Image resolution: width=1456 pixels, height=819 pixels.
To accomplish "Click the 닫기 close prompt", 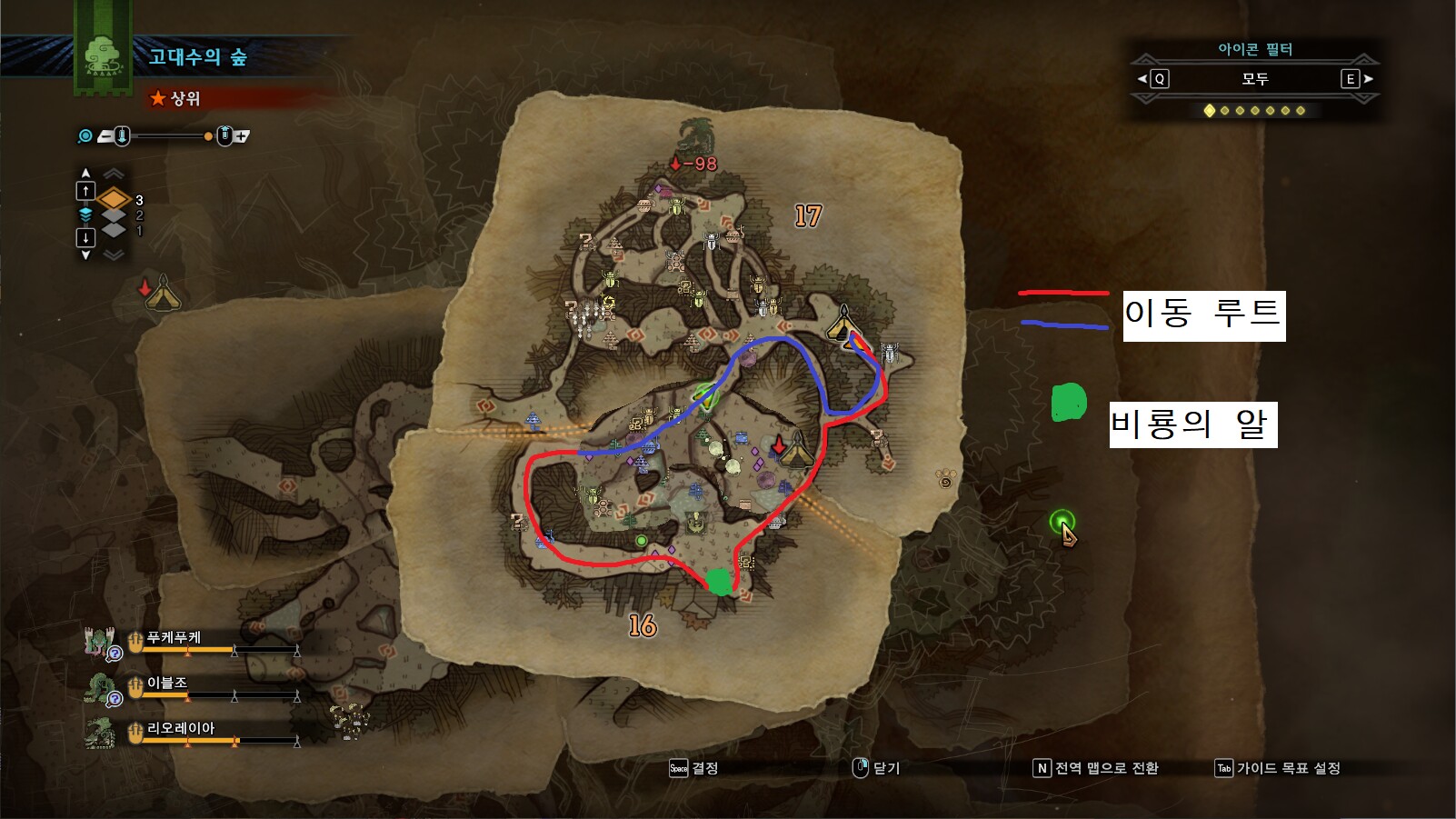I will tap(876, 768).
